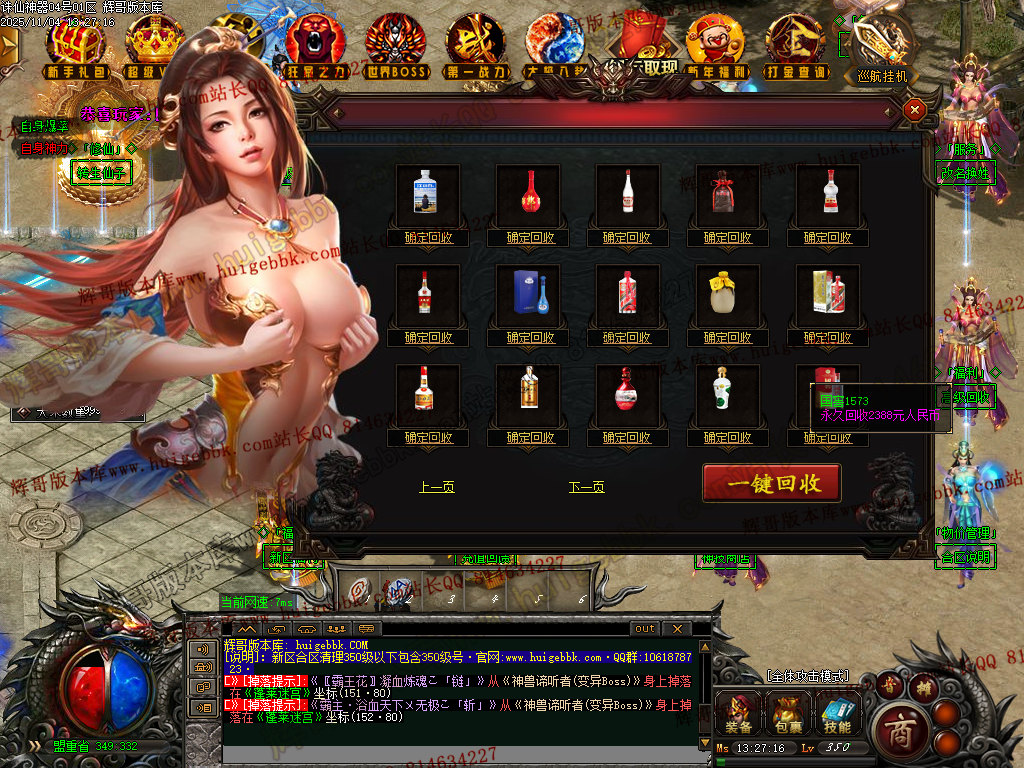The width and height of the screenshot is (1024, 768).
Task: Select the blue boxed liquor bottle slot
Action: (529, 294)
